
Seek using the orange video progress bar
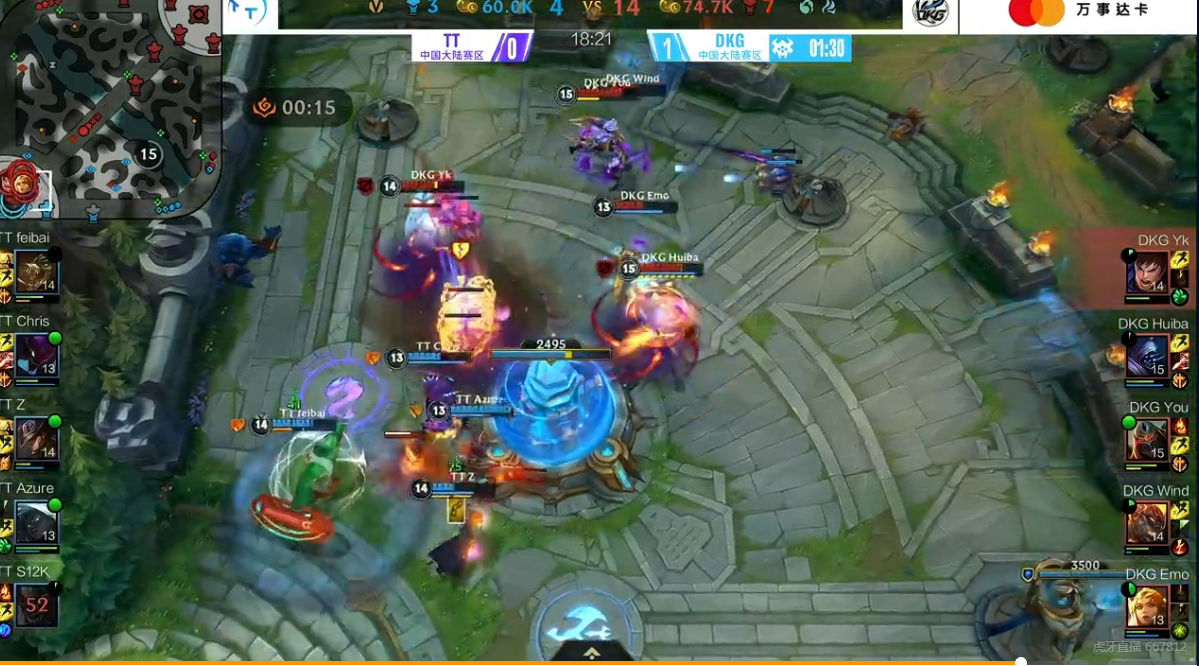click(510, 662)
